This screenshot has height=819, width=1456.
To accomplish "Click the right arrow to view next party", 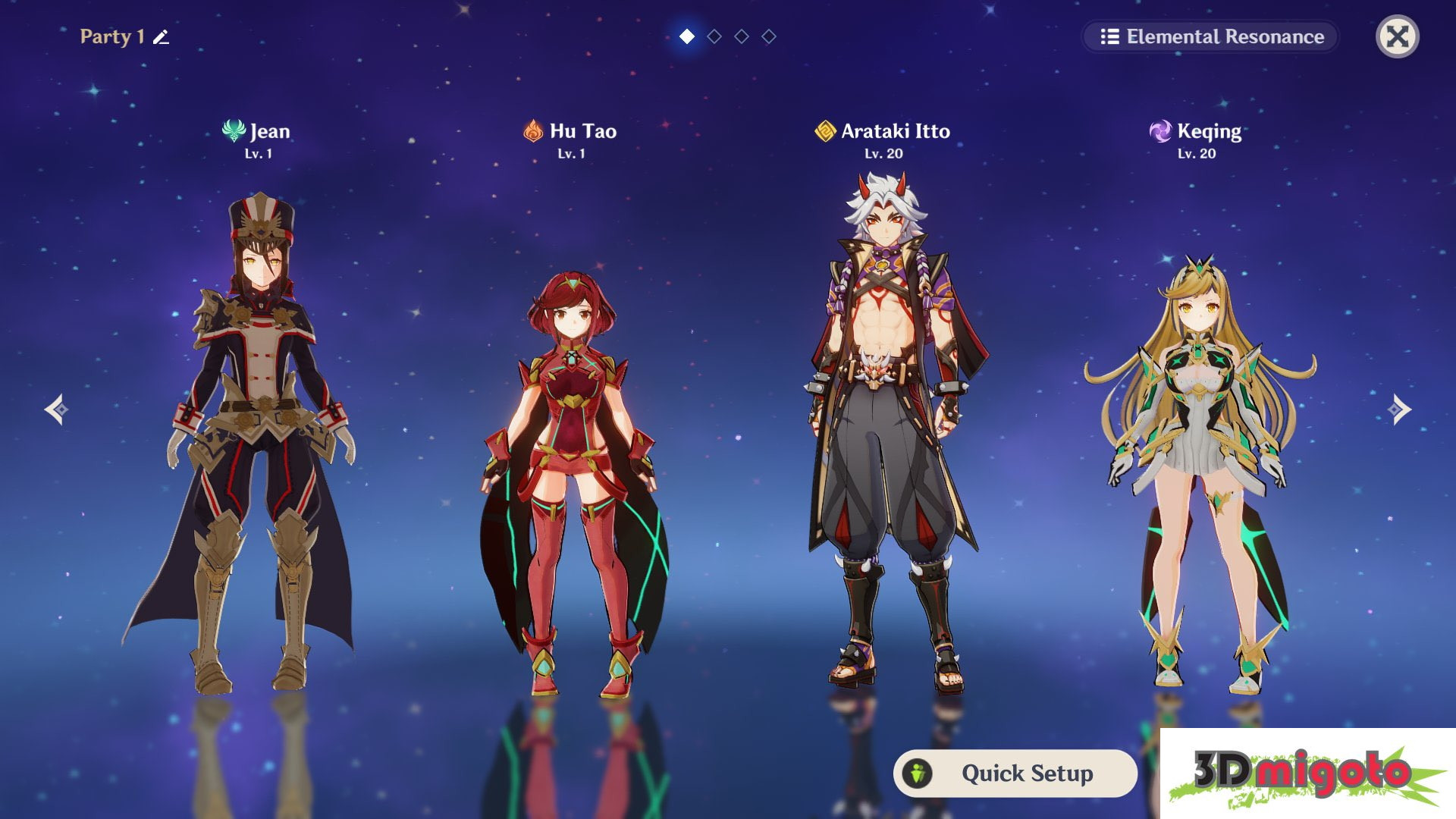I will point(1399,409).
